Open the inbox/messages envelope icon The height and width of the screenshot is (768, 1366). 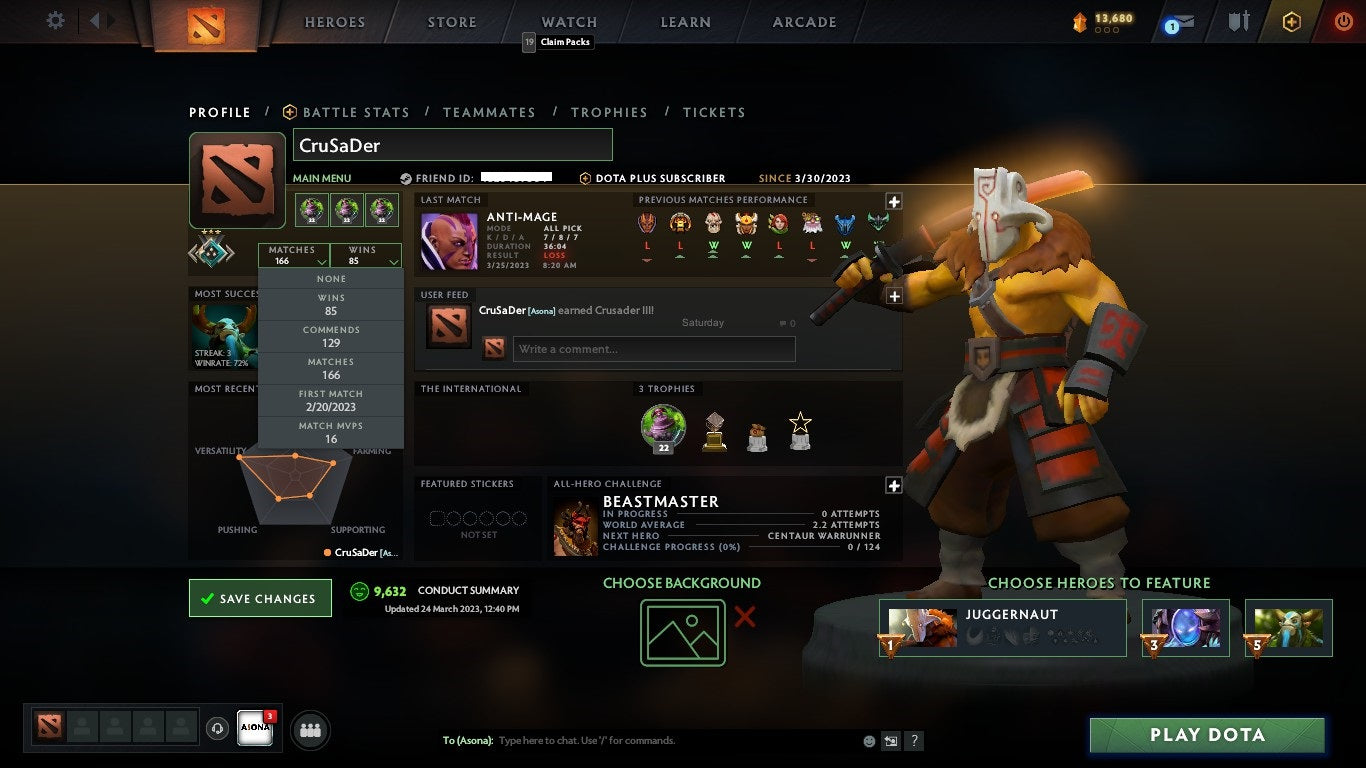pyautogui.click(x=1184, y=21)
